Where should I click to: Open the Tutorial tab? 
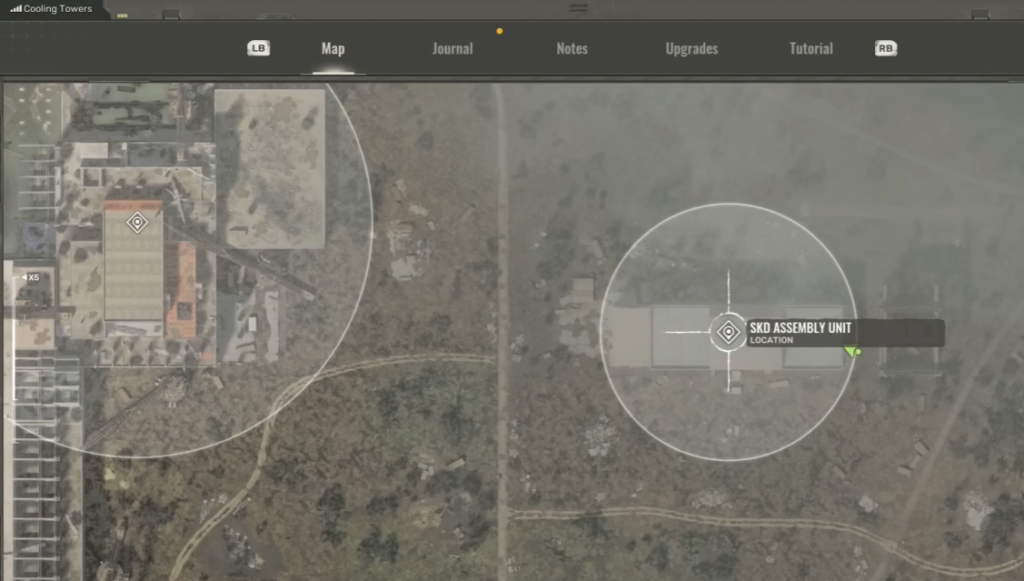click(811, 49)
